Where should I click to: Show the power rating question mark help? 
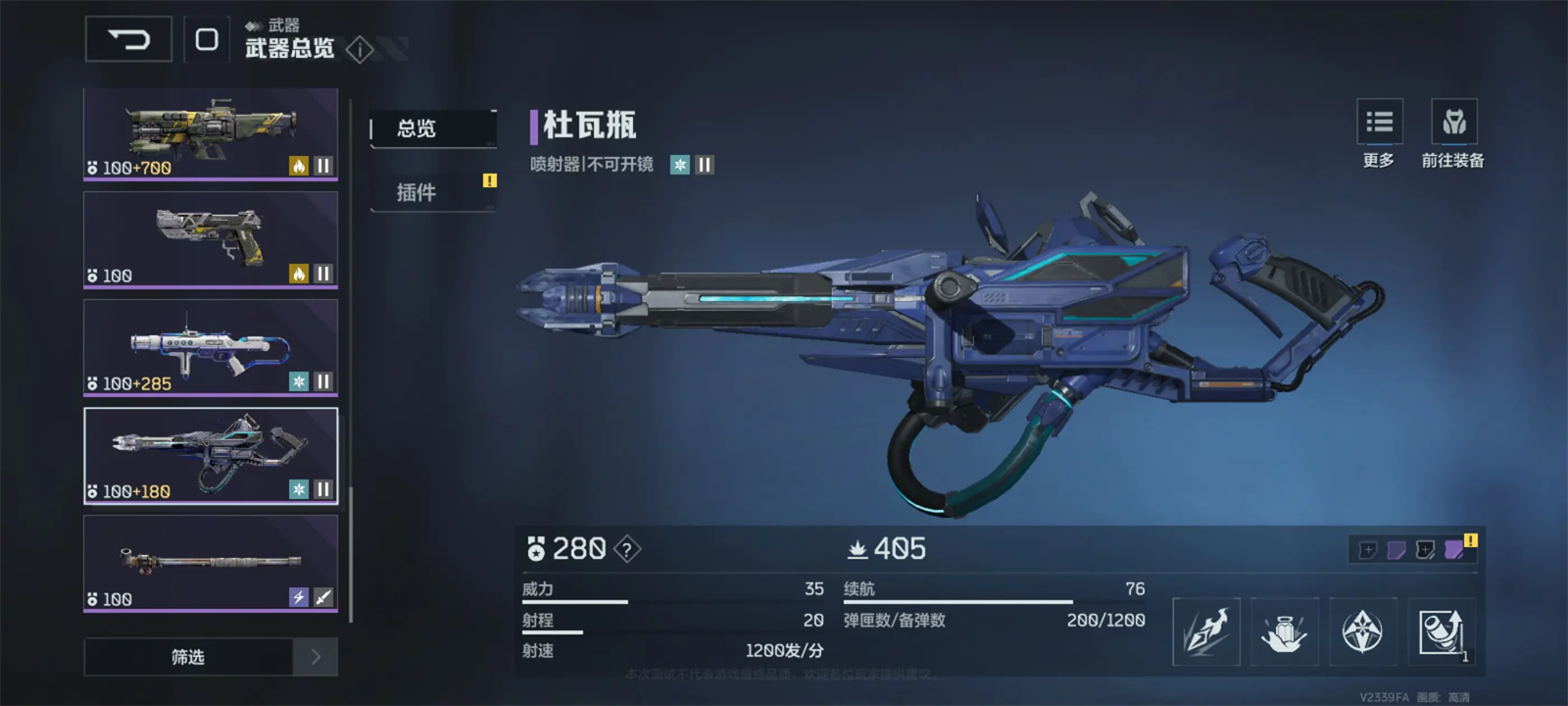(627, 549)
